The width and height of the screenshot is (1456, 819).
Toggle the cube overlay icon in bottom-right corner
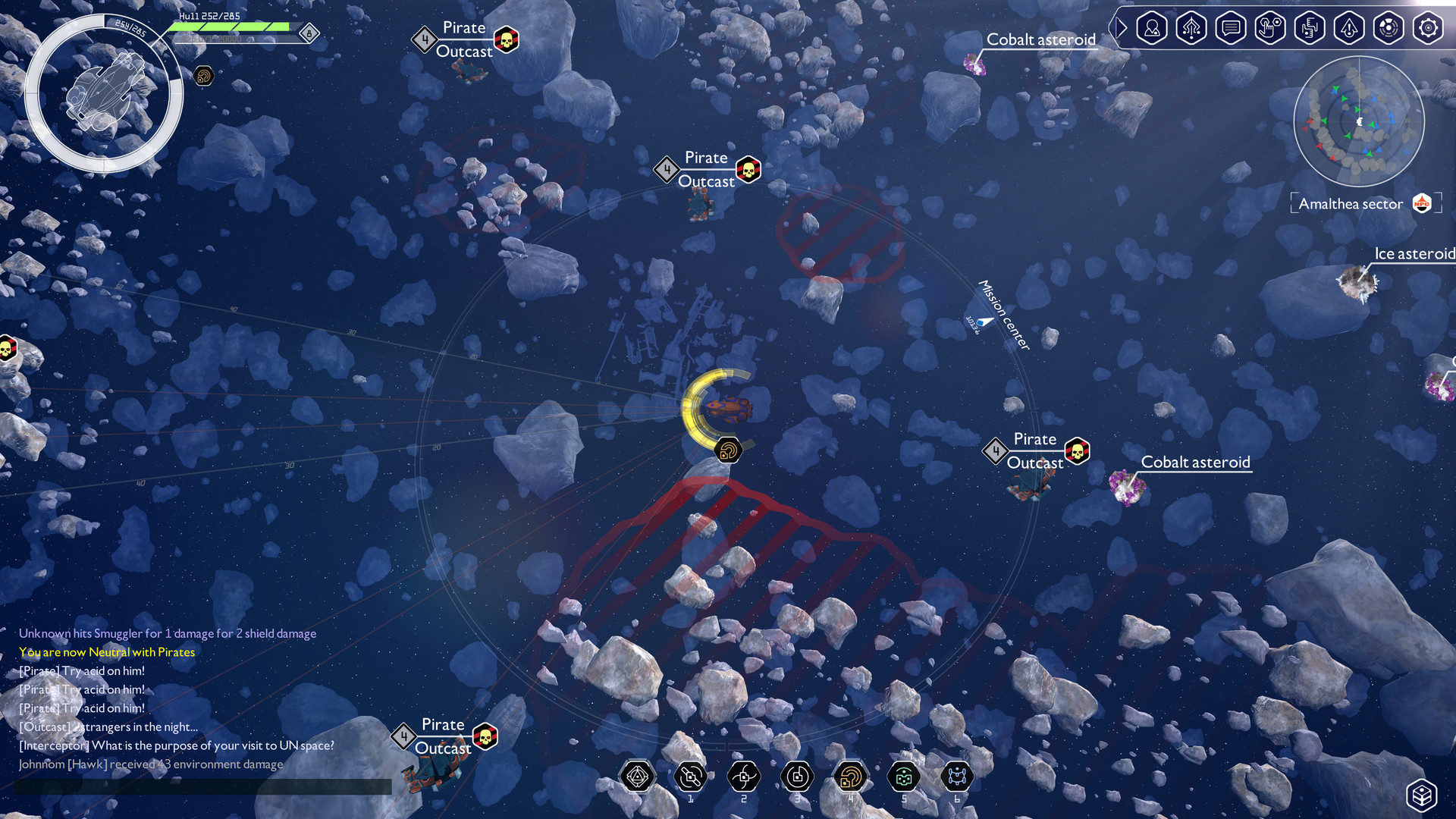(1423, 795)
